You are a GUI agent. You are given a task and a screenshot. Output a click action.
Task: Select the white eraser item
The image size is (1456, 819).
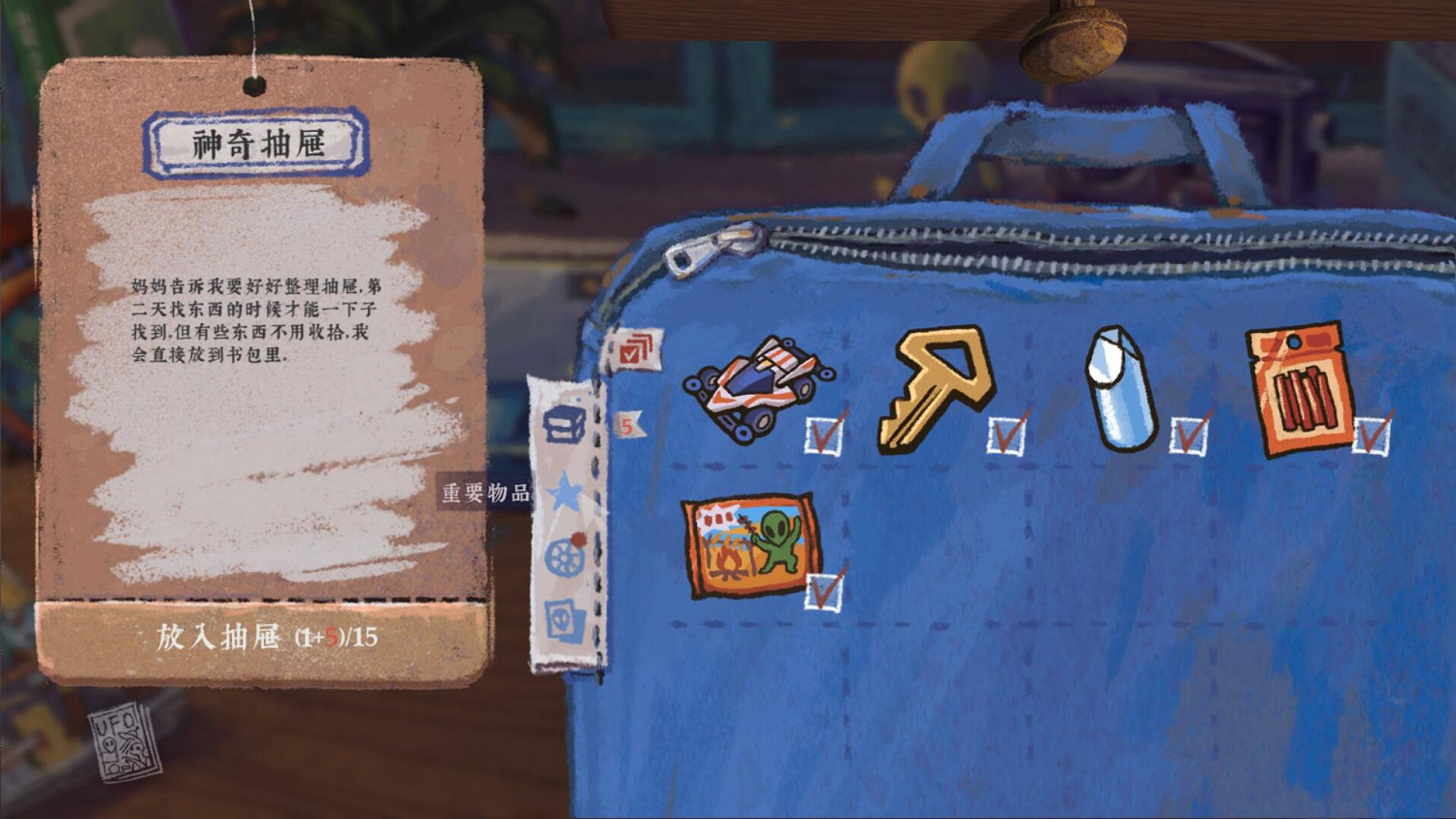tap(1121, 388)
